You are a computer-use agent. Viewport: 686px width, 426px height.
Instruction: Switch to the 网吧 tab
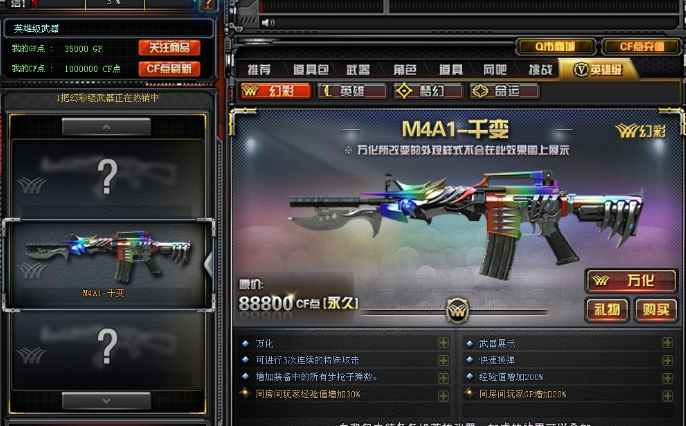[x=494, y=69]
